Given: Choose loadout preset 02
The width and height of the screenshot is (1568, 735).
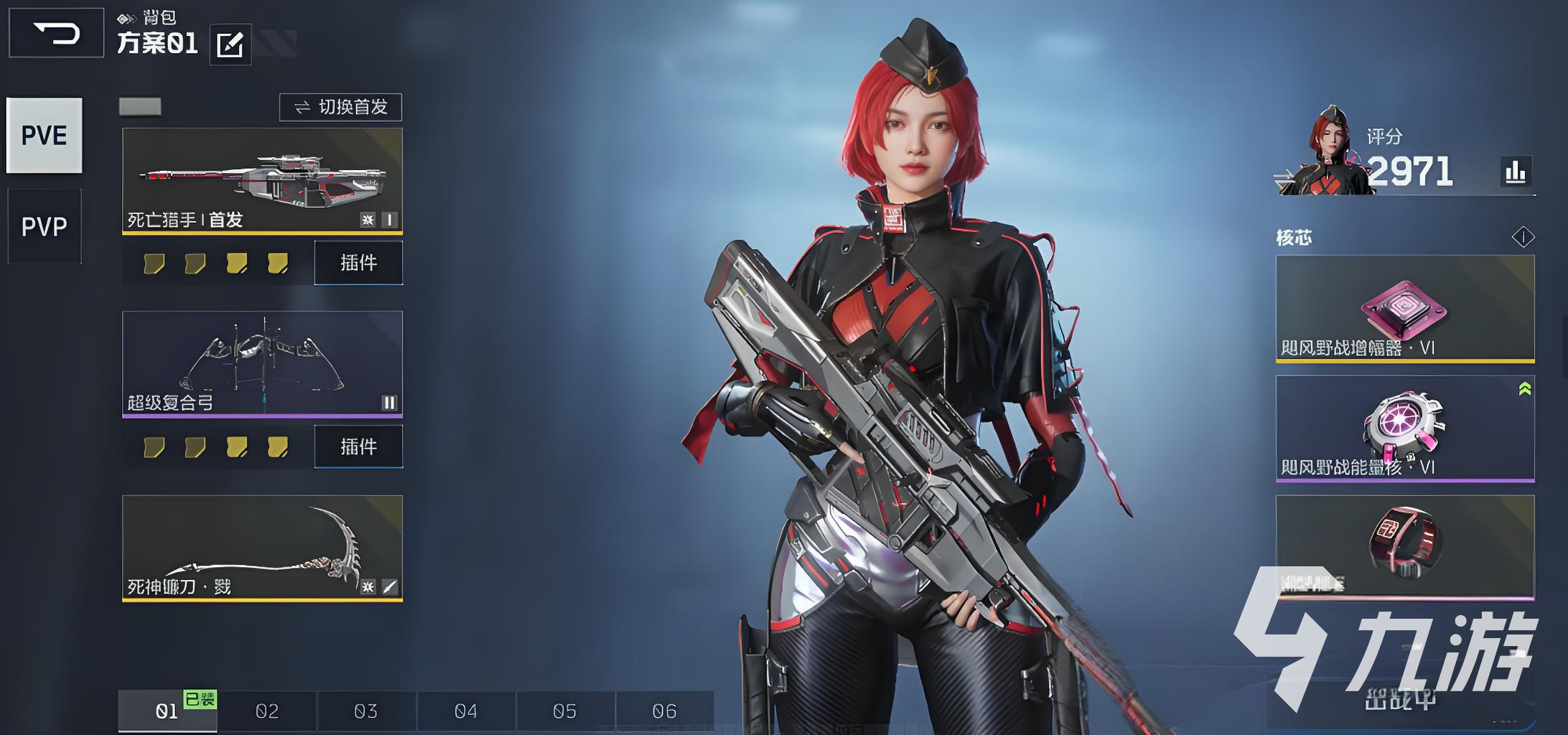Looking at the screenshot, I should pos(267,711).
